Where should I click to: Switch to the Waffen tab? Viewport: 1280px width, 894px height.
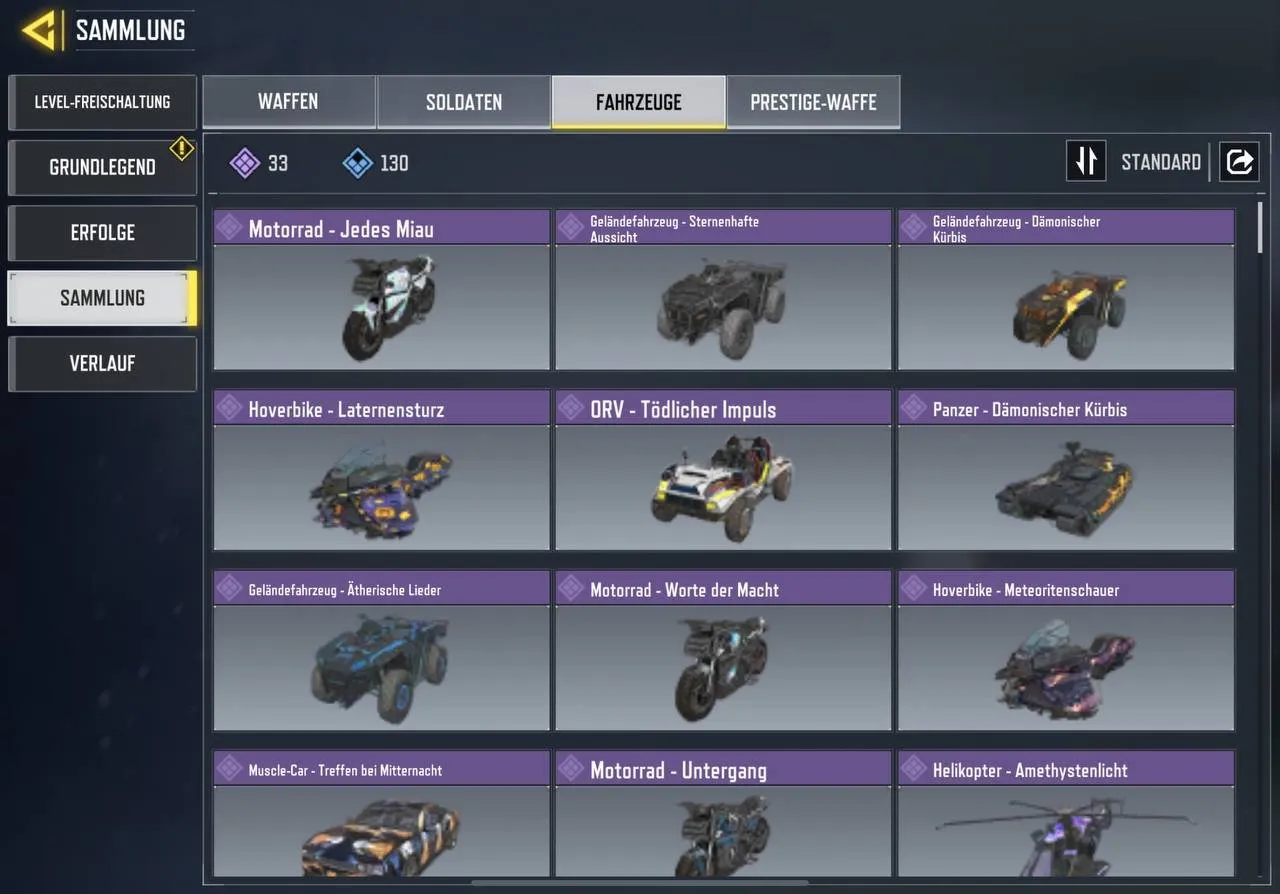288,101
